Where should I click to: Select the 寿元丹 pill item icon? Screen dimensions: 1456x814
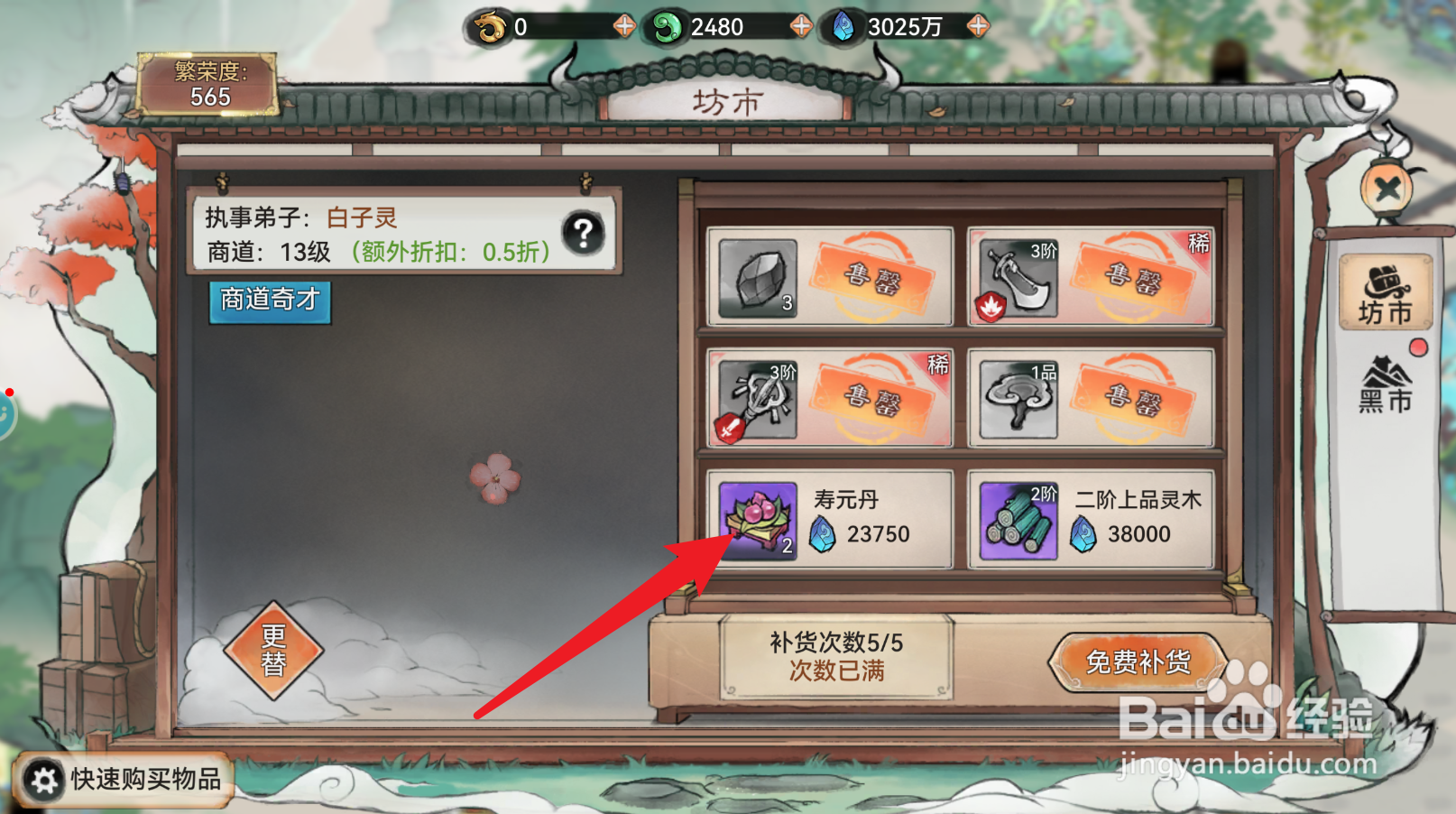(760, 522)
